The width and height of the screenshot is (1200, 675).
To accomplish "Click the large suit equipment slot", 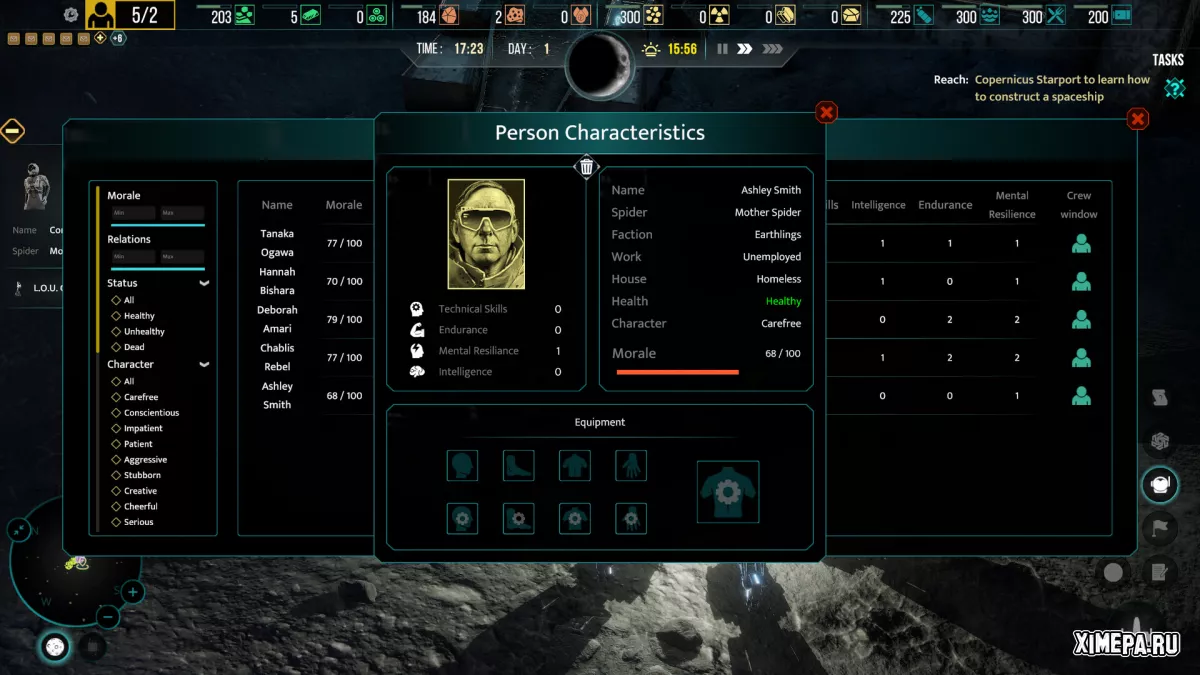I will 728,492.
